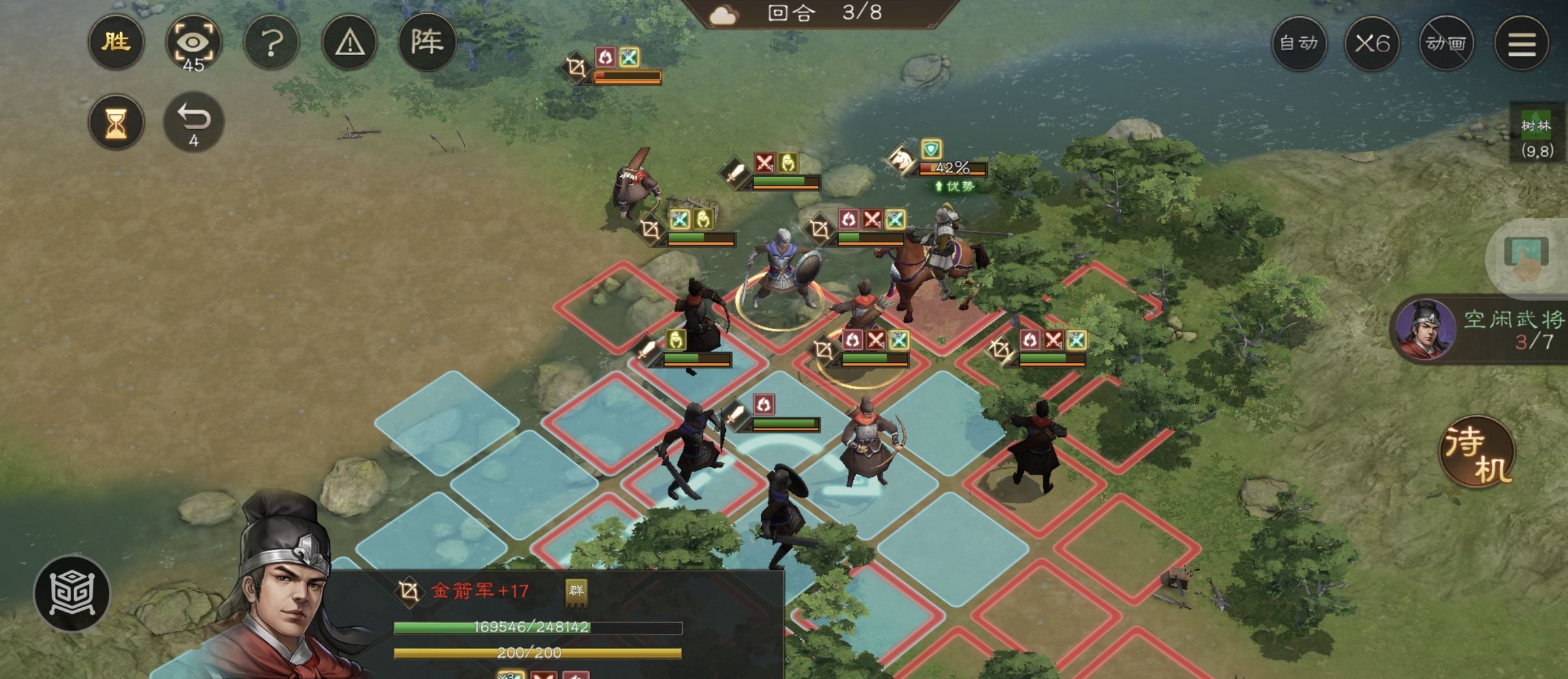This screenshot has width=1568, height=679.
Task: Click the triangle warning icon
Action: tap(349, 42)
